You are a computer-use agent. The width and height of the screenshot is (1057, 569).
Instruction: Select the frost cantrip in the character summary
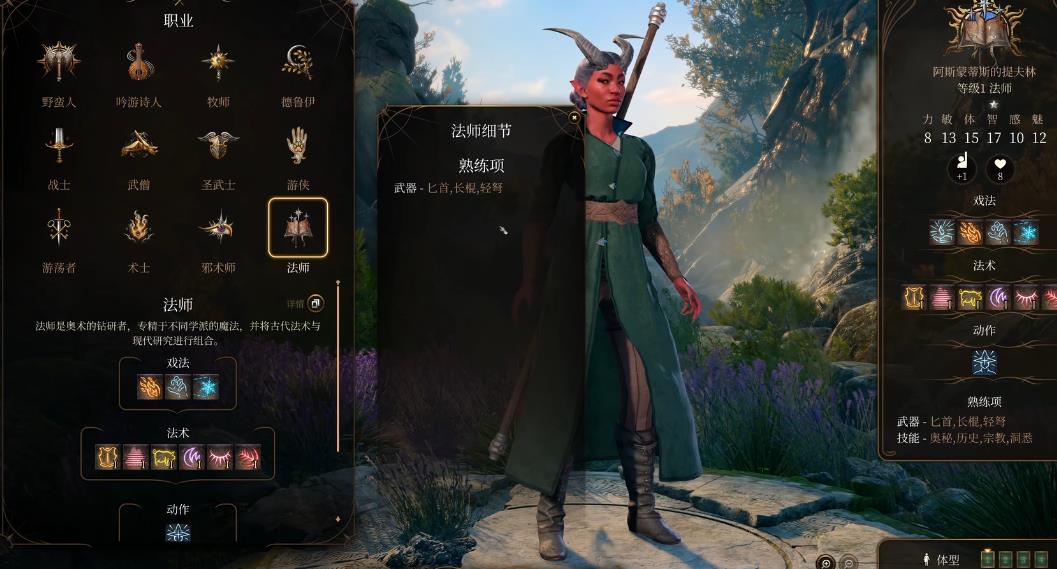(x=1027, y=232)
